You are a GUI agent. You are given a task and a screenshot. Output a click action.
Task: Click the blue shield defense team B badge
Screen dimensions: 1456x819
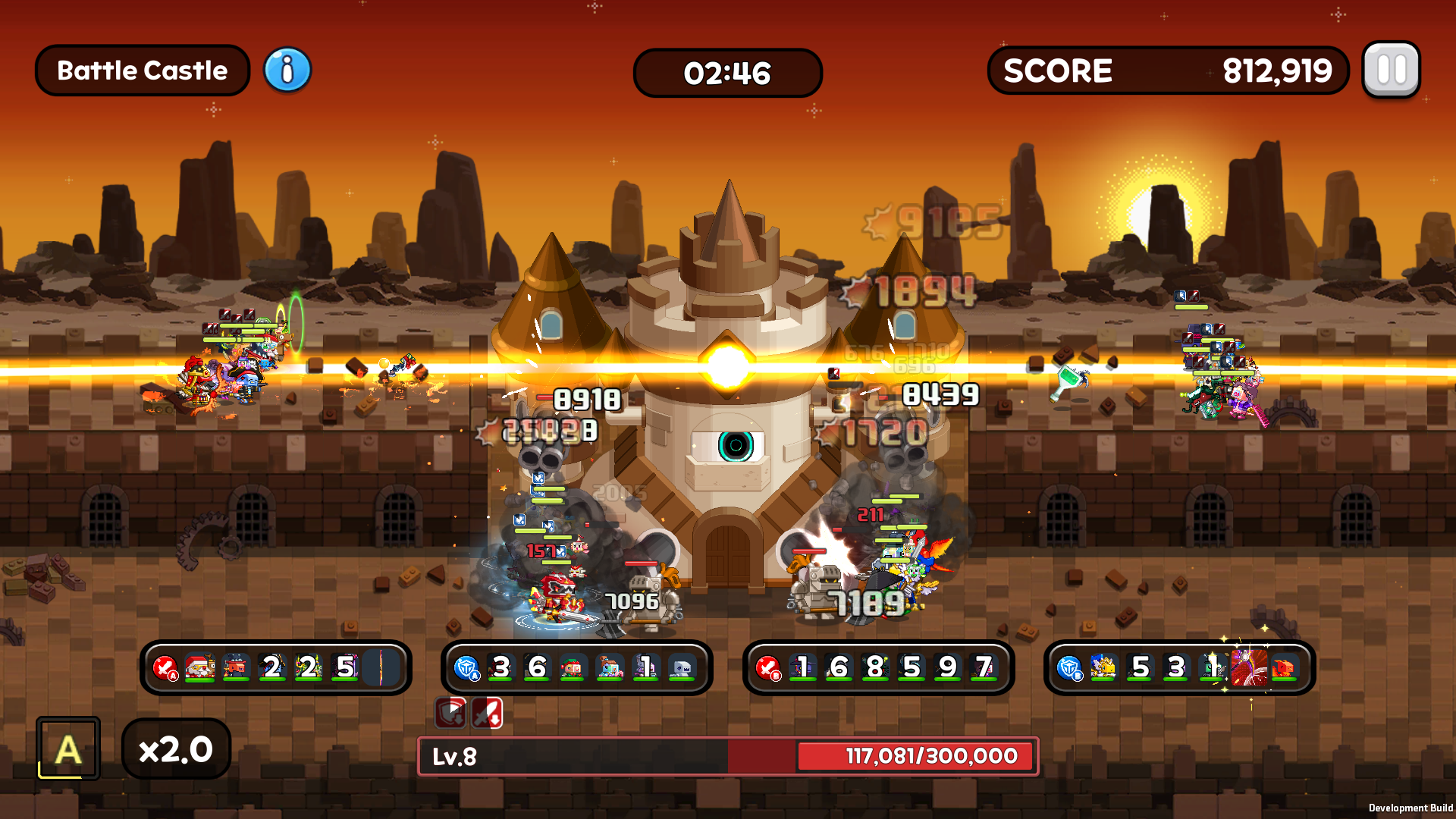(x=1069, y=668)
